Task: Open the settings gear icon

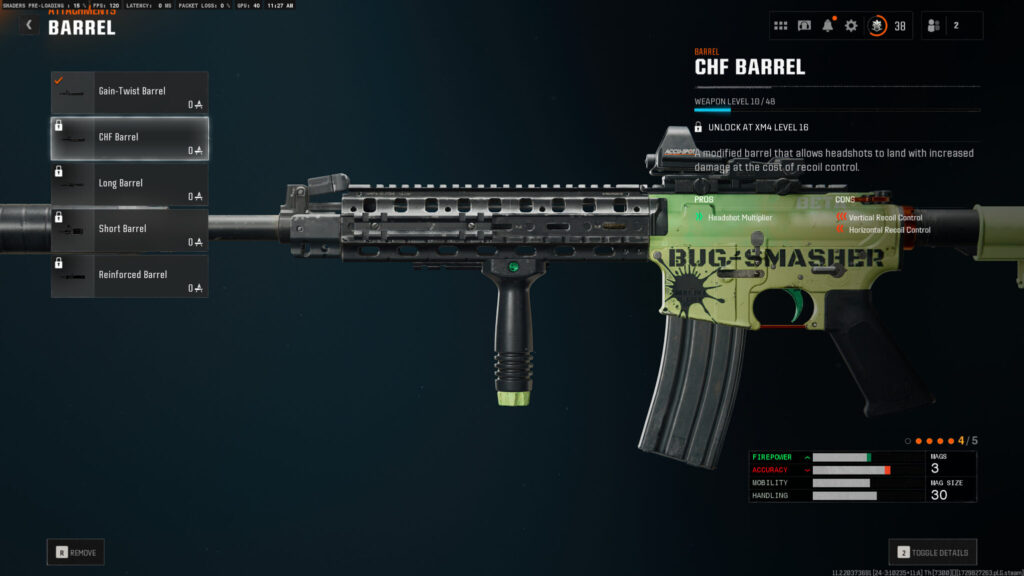Action: click(x=851, y=26)
